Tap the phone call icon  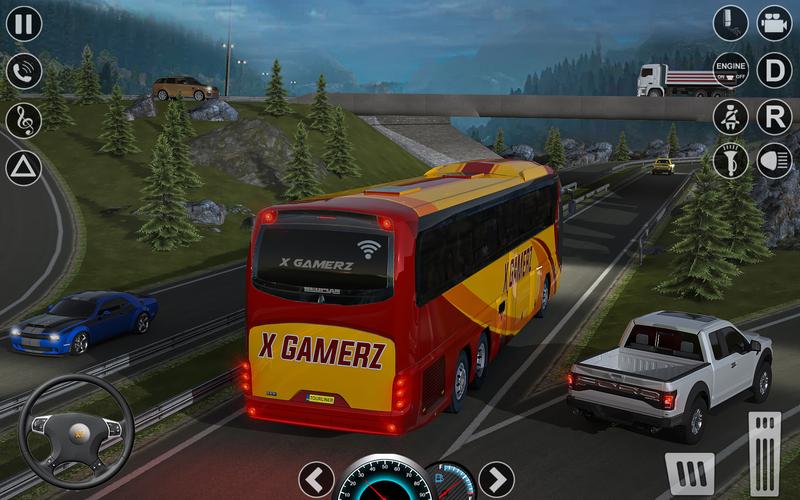24,71
